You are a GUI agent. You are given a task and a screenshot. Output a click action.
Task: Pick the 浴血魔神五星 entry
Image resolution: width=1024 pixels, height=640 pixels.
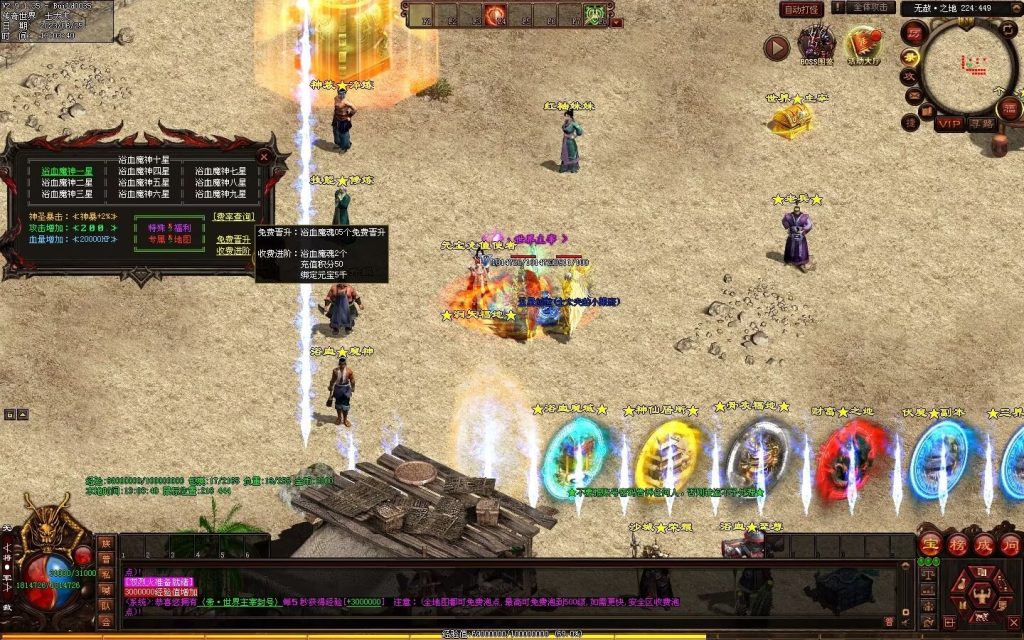click(x=144, y=183)
